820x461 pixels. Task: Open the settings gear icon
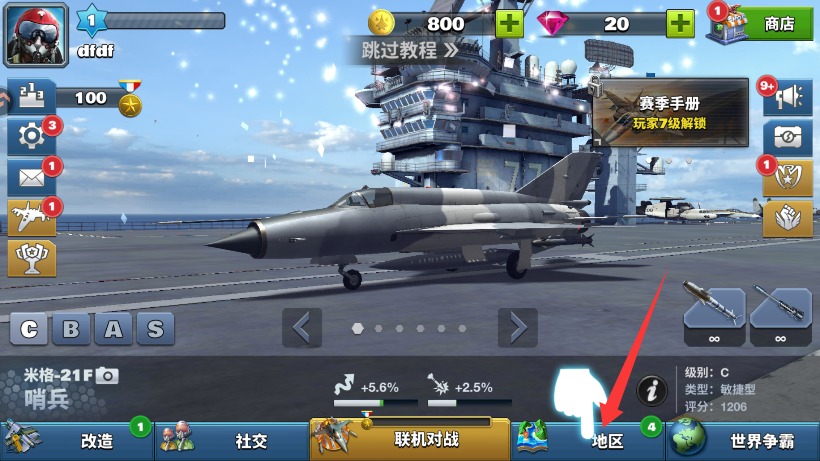click(x=31, y=136)
